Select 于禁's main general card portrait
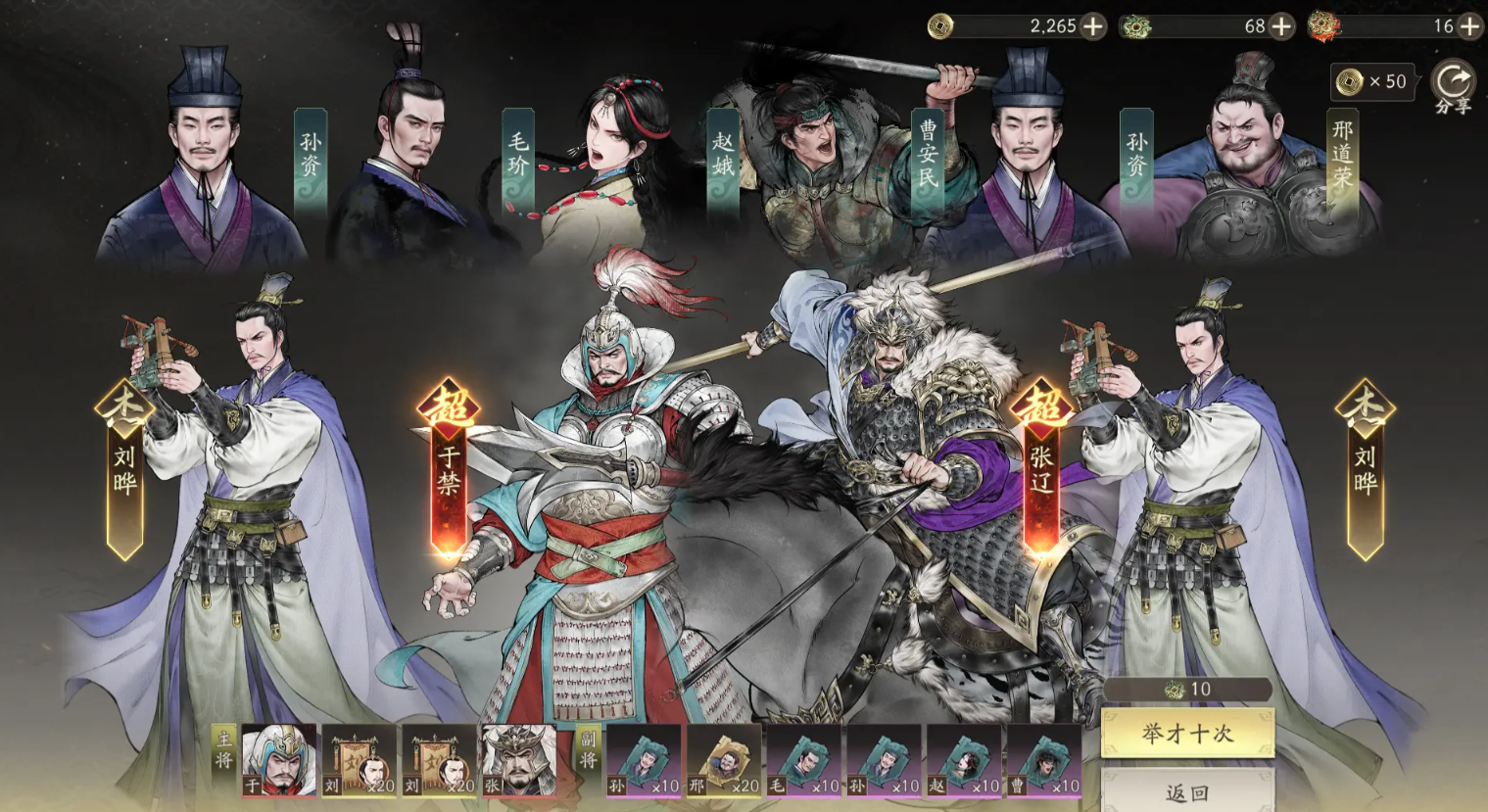 coord(278,763)
